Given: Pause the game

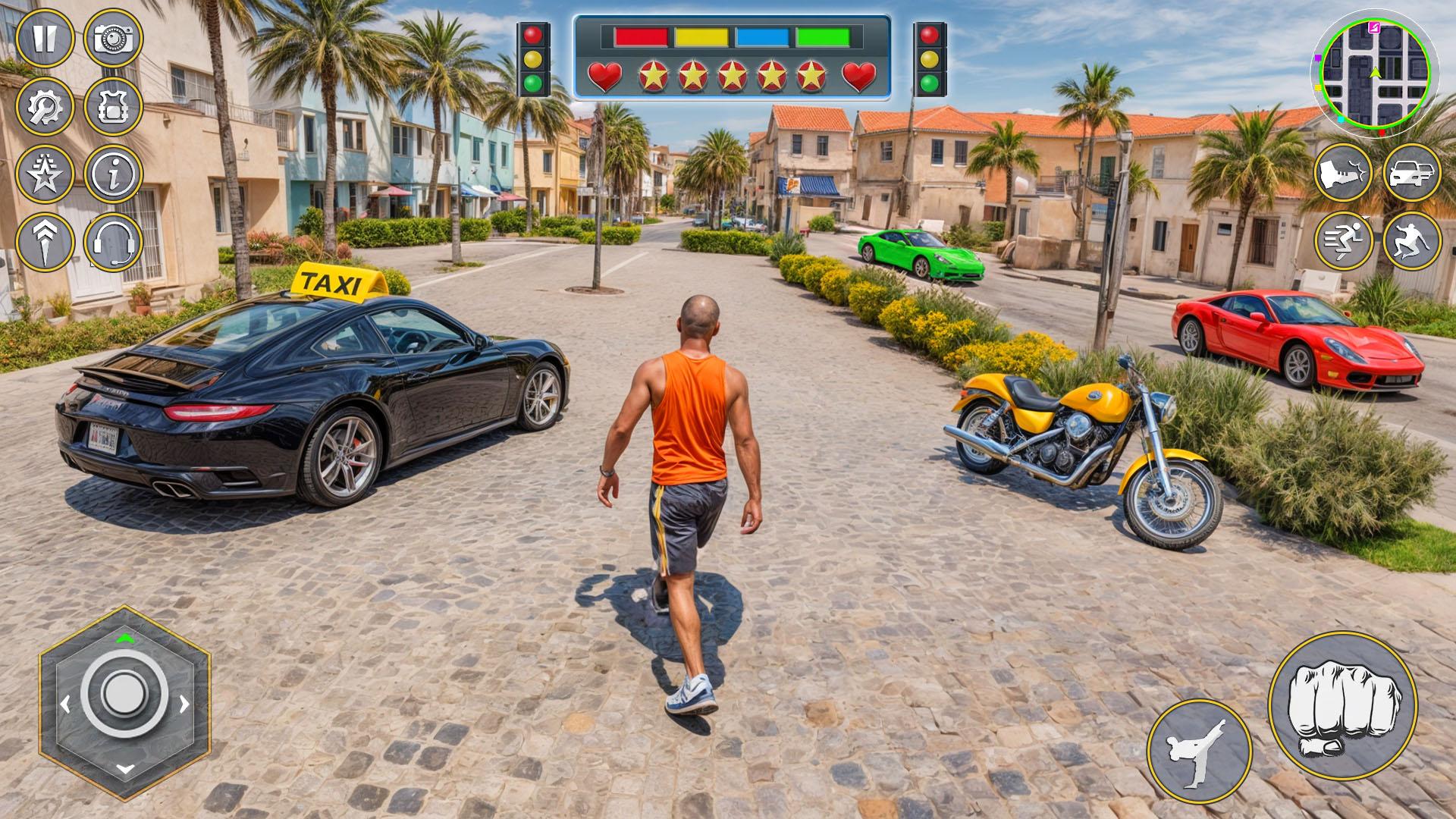Looking at the screenshot, I should click(45, 38).
